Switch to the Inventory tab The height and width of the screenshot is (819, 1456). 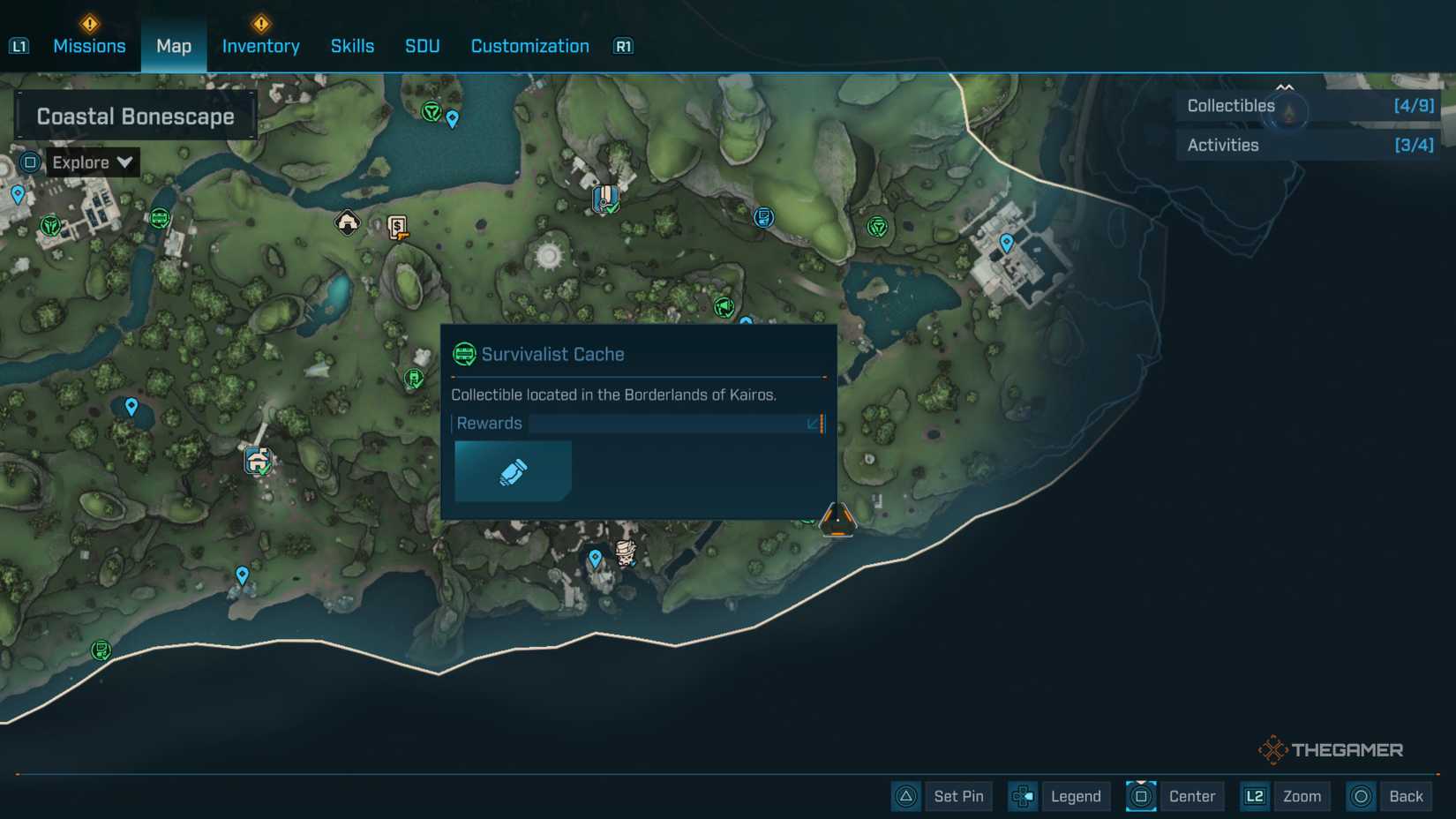click(x=259, y=46)
